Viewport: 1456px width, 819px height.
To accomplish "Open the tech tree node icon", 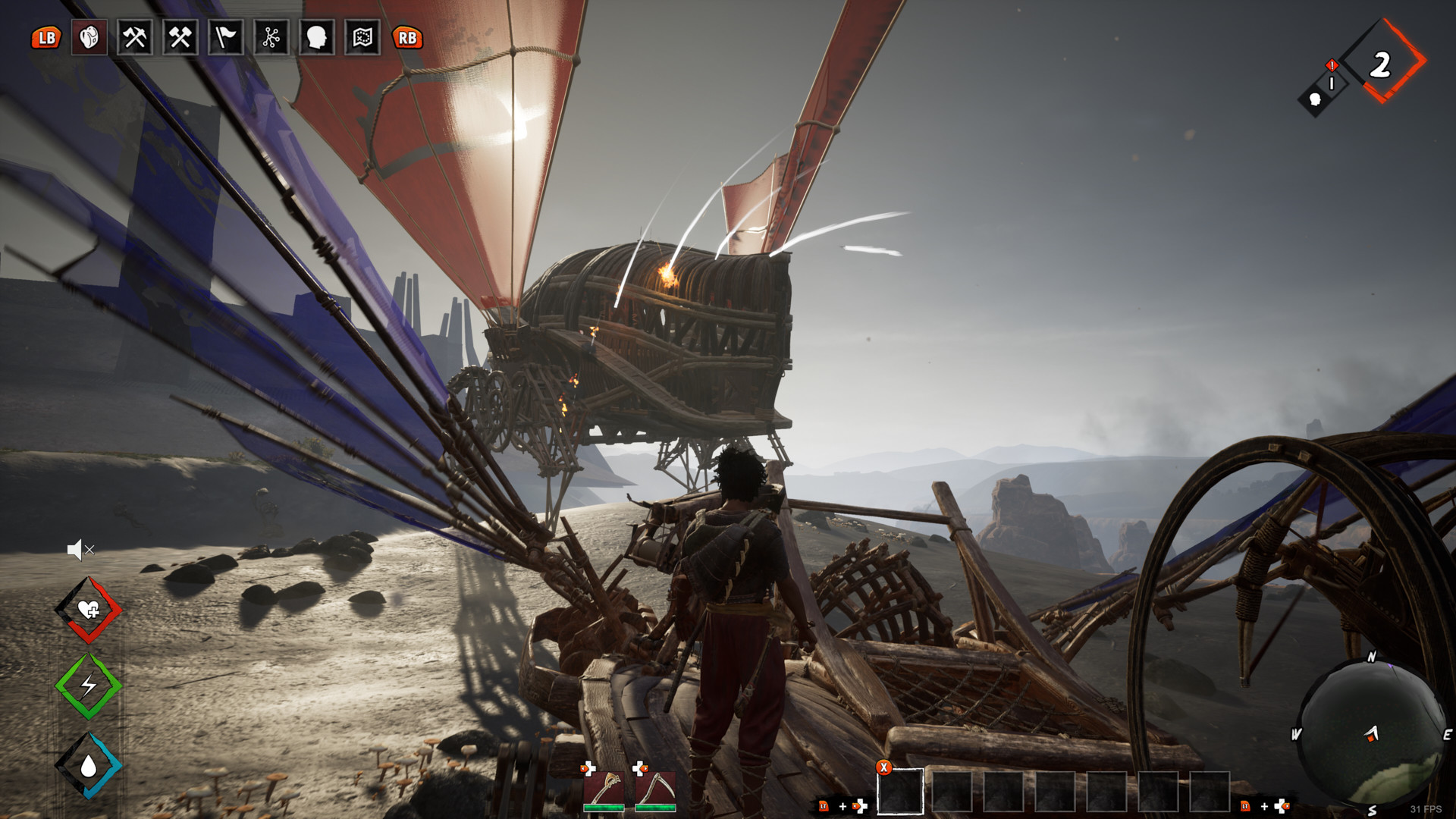I will coord(271,38).
